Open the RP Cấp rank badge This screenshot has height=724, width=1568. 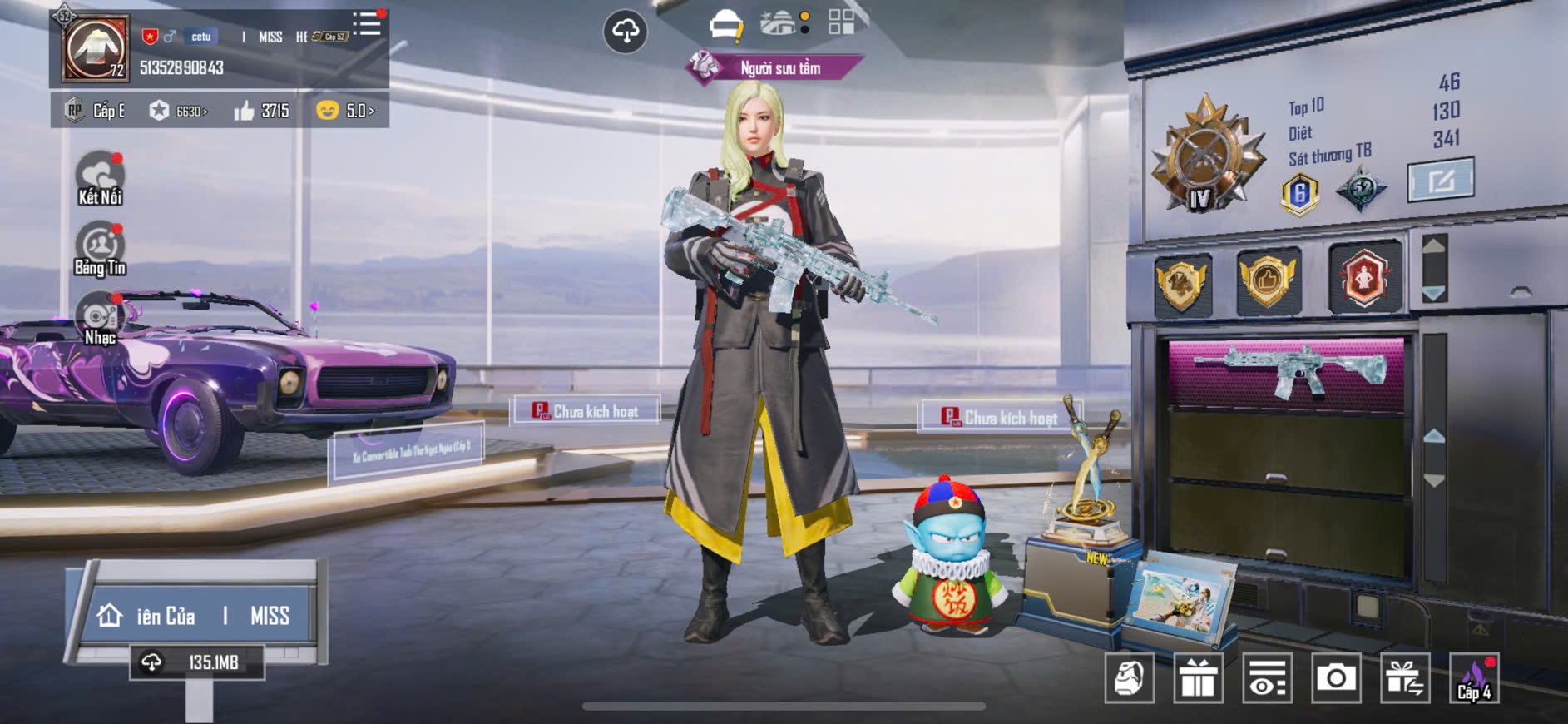click(95, 111)
